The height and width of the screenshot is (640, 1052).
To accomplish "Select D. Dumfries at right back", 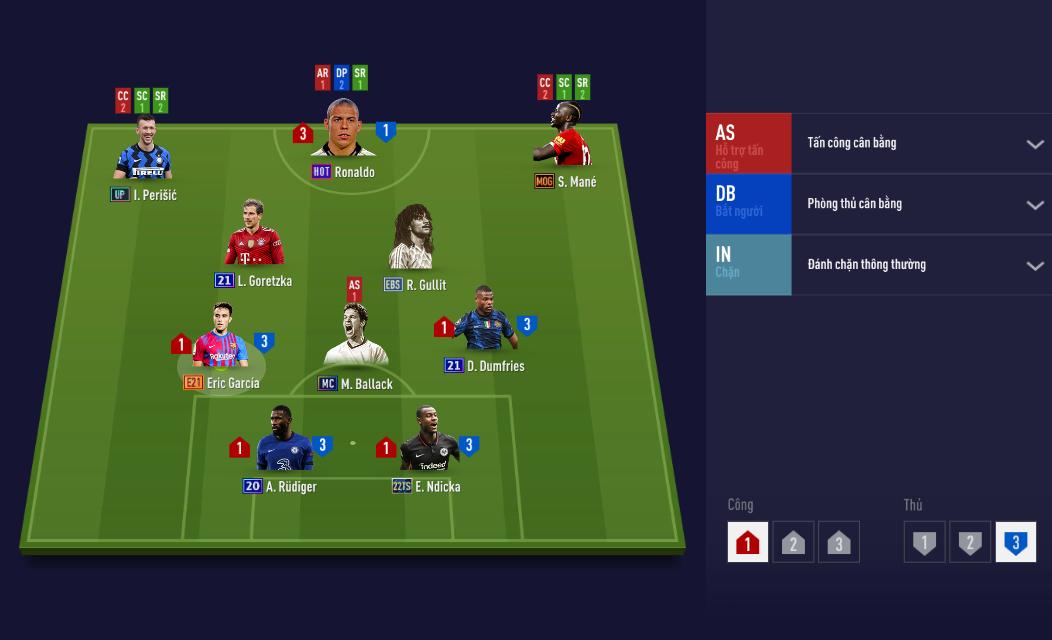I will (485, 320).
